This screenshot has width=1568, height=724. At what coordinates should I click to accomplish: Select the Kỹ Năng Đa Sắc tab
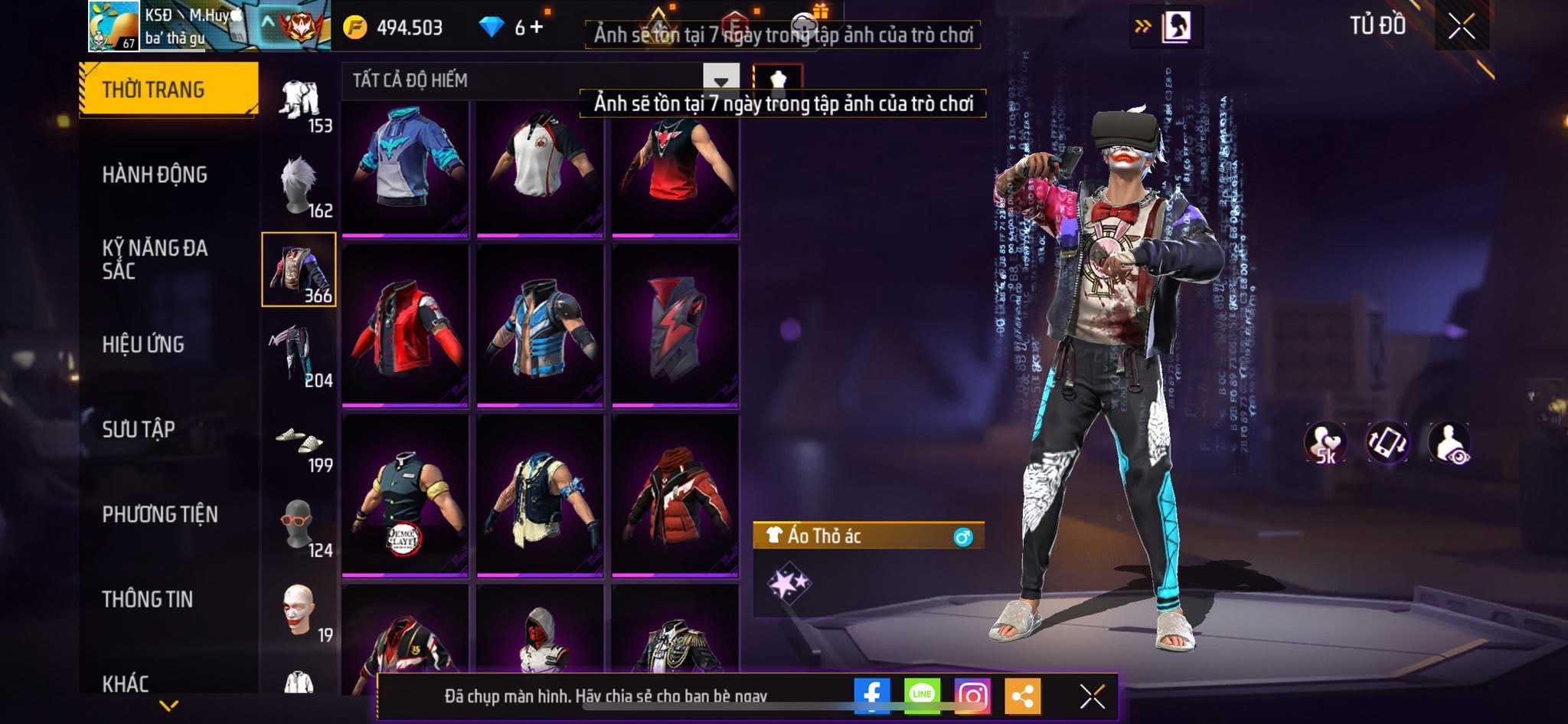pos(155,259)
